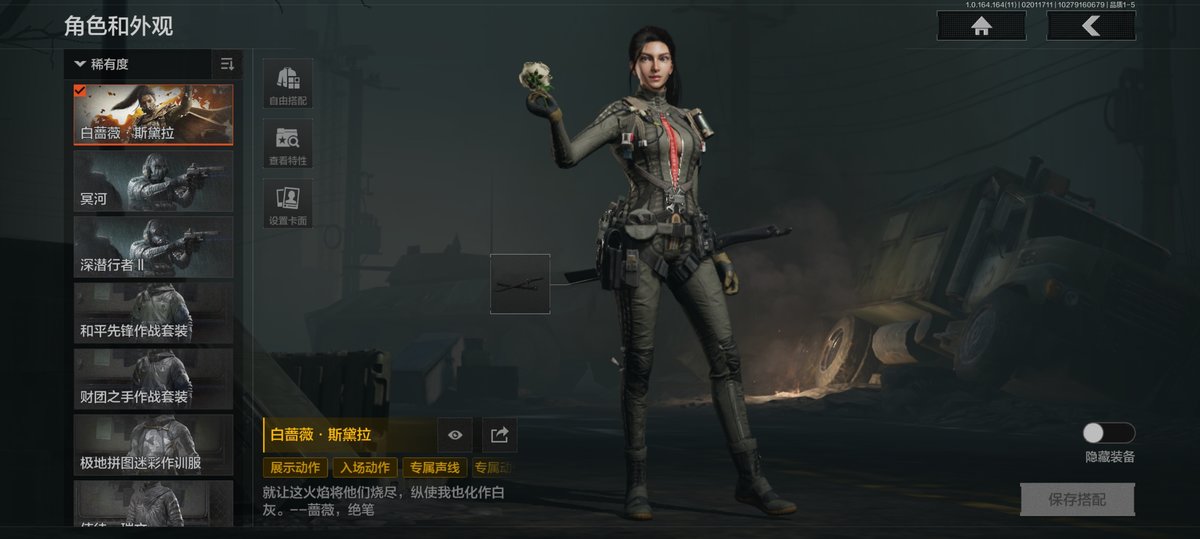
Task: Choose the 冥河 character skin
Action: point(153,181)
